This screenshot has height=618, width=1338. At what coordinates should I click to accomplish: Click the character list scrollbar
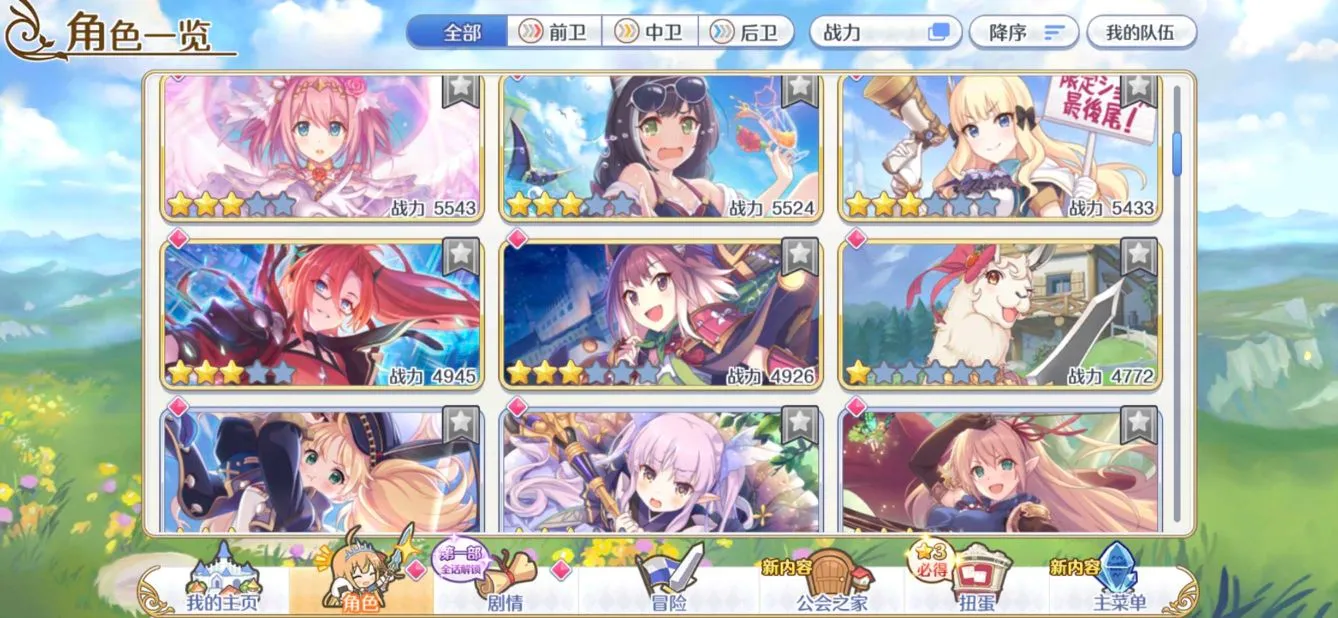(x=1177, y=155)
